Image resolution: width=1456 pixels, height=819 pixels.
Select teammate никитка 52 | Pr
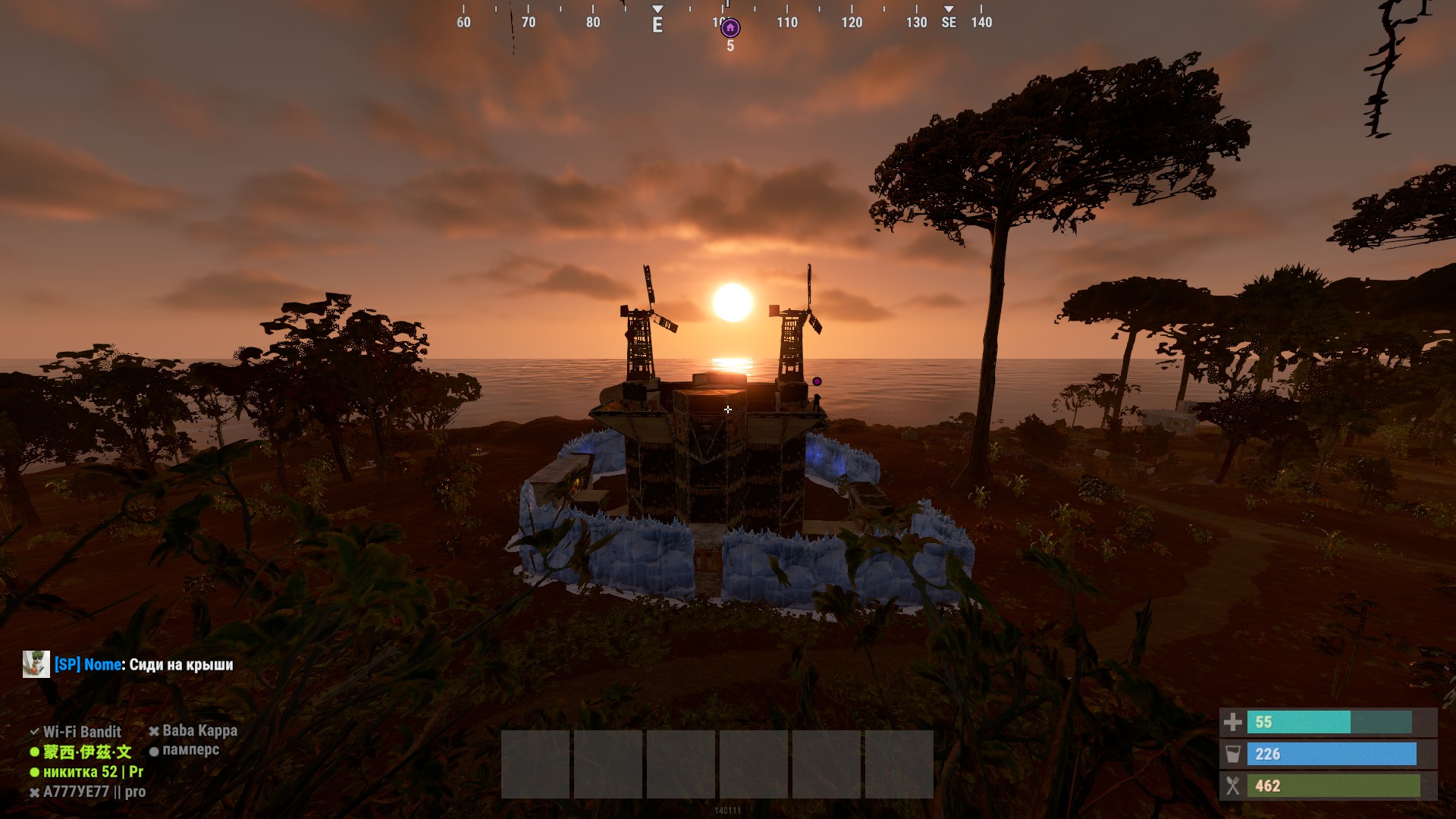(93, 772)
